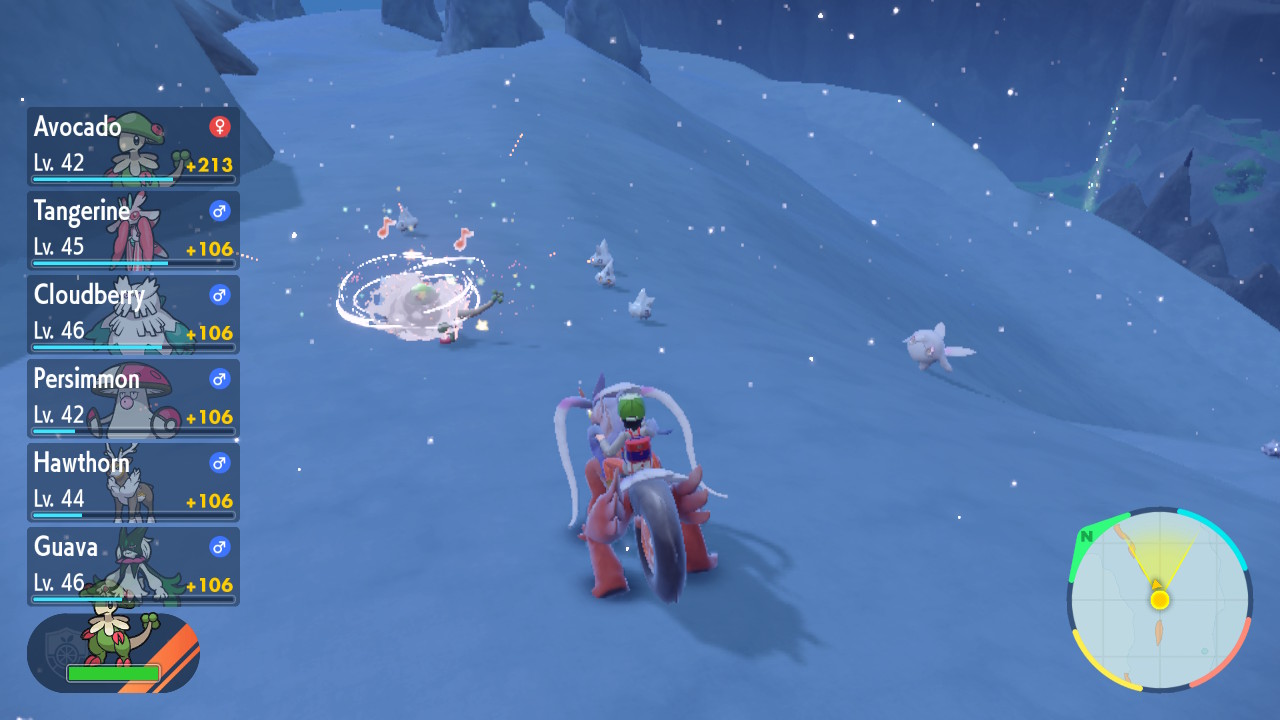Select Avocado in the party list
The height and width of the screenshot is (720, 1280).
click(133, 146)
